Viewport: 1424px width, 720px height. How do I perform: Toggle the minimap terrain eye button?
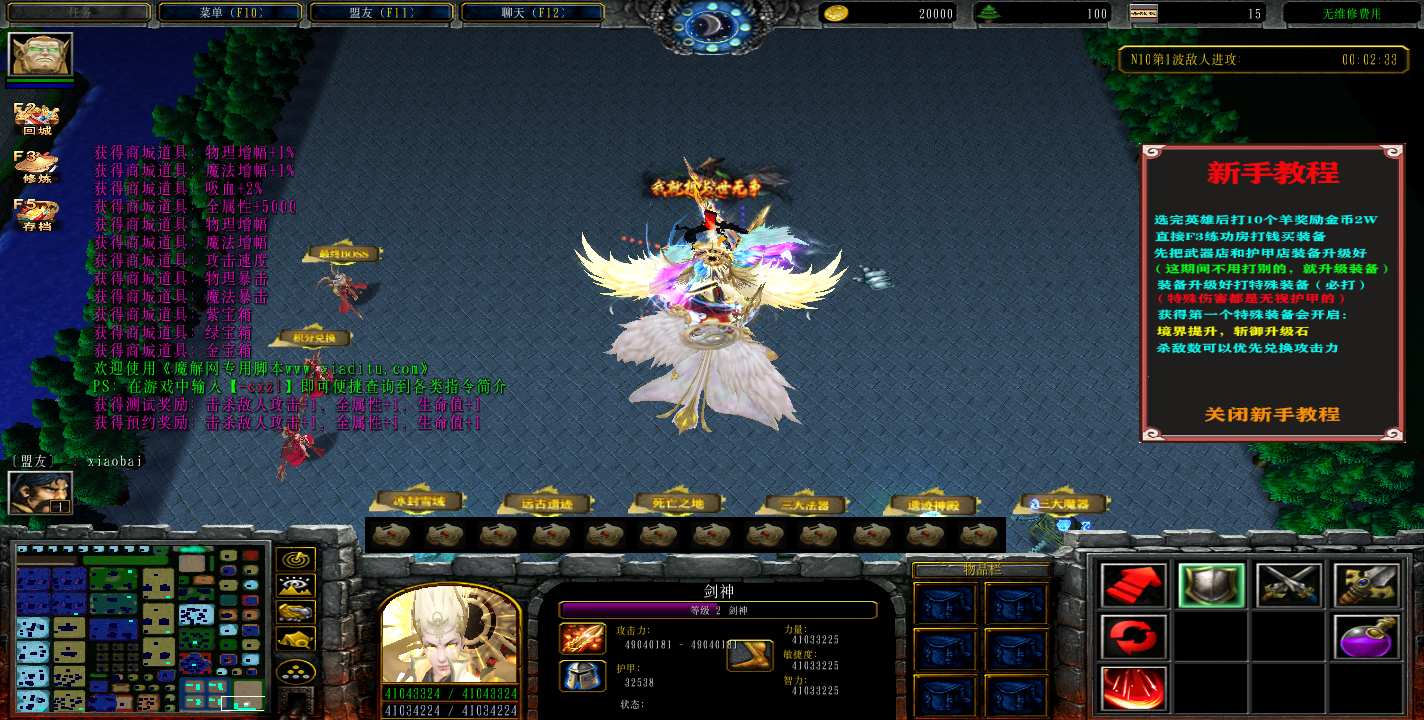tap(297, 586)
